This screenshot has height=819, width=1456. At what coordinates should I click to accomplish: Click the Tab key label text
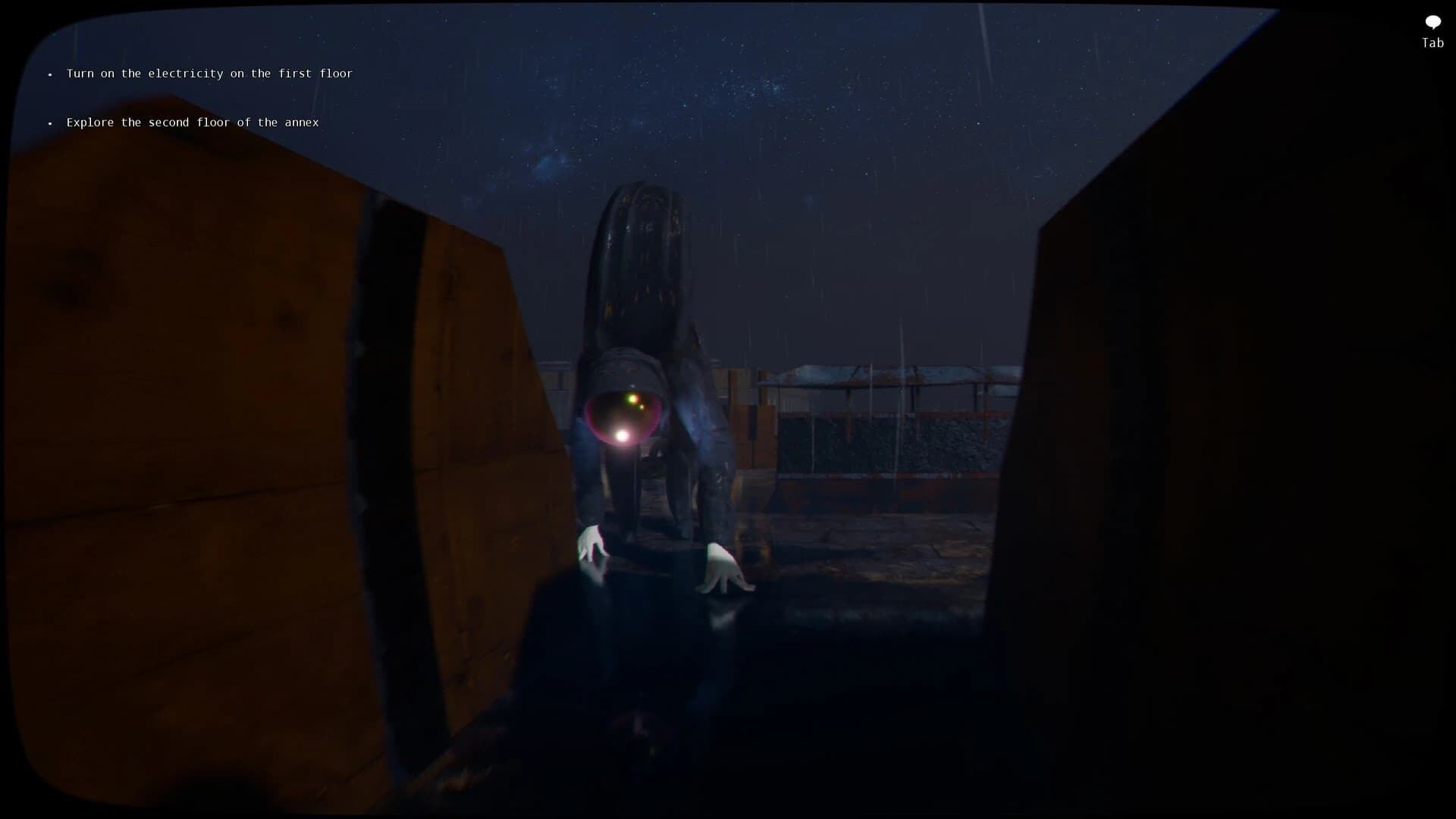click(x=1432, y=43)
